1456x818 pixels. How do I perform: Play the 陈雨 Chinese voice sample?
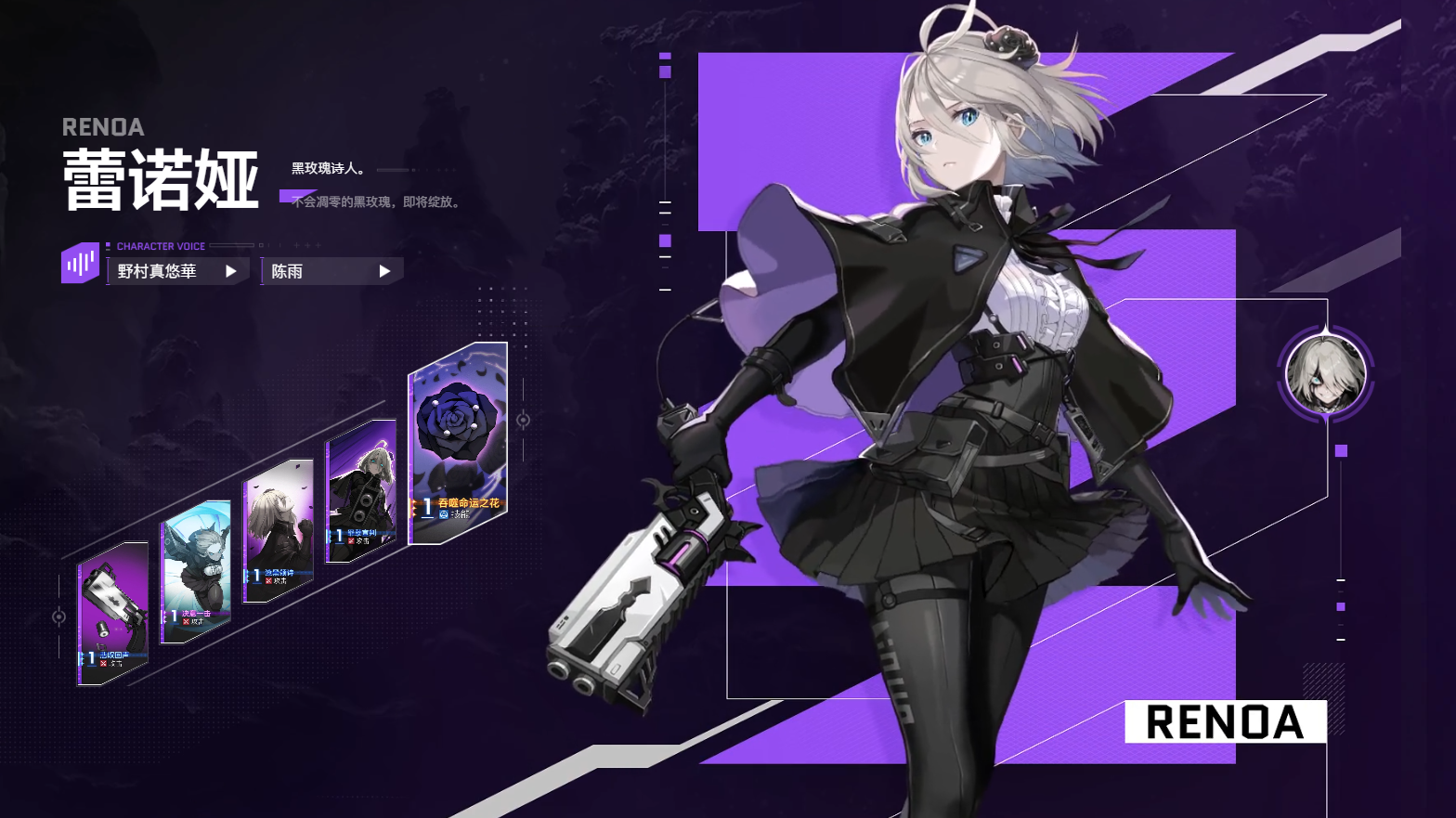[x=384, y=271]
